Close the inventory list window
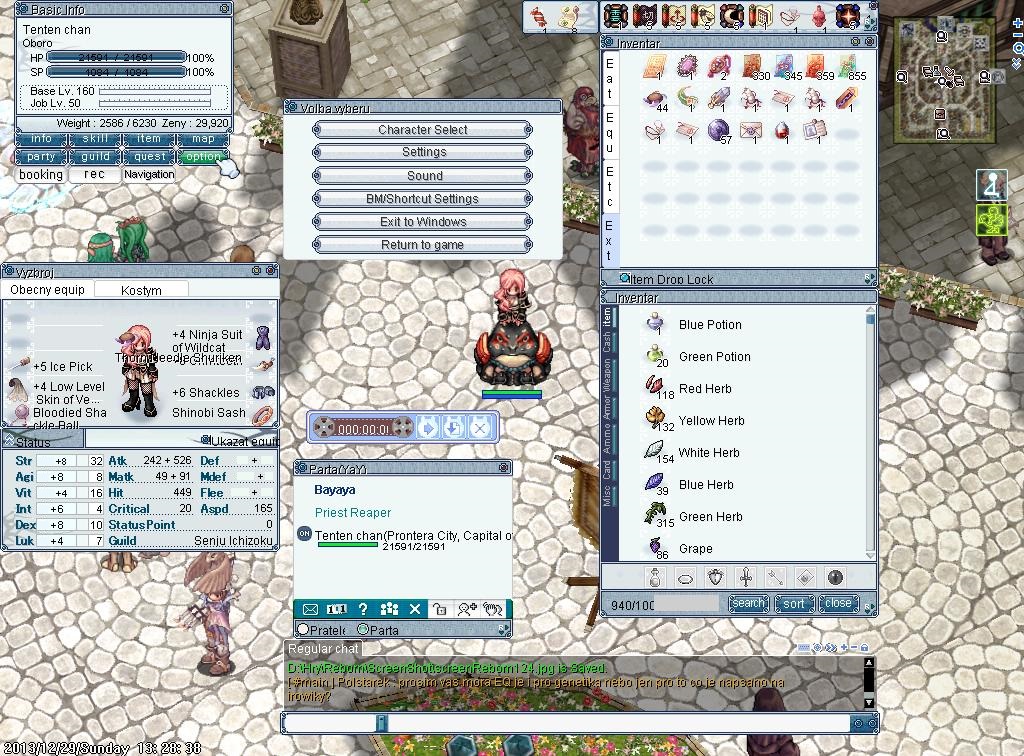 [838, 604]
